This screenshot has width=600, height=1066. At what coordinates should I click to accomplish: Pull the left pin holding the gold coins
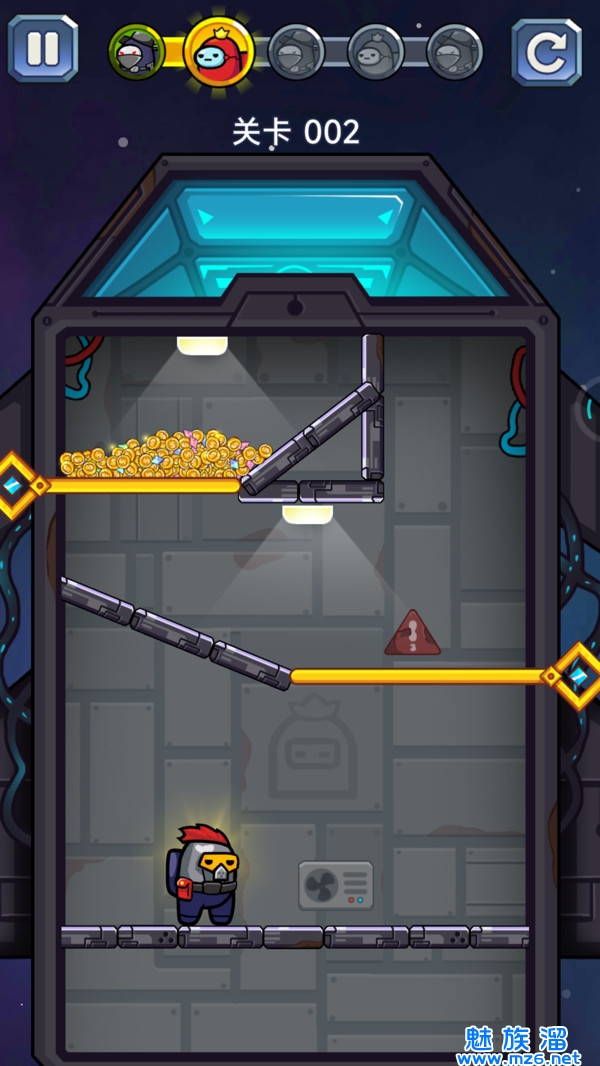pyautogui.click(x=15, y=485)
